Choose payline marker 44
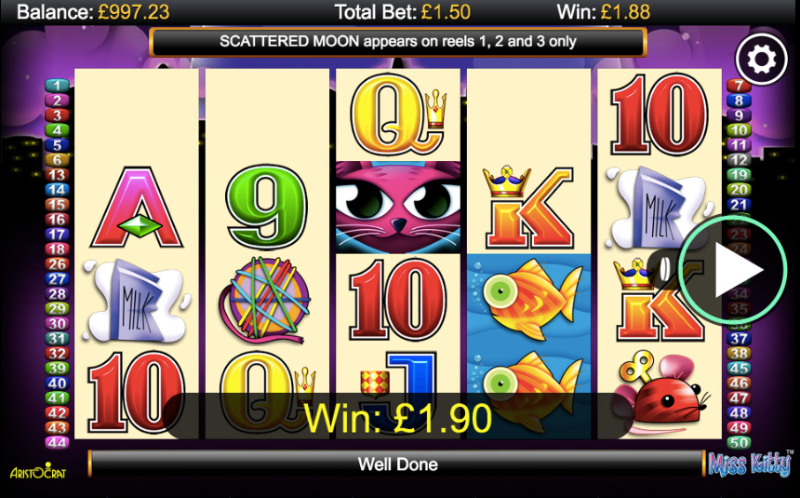Image resolution: width=800 pixels, height=498 pixels. click(x=58, y=442)
